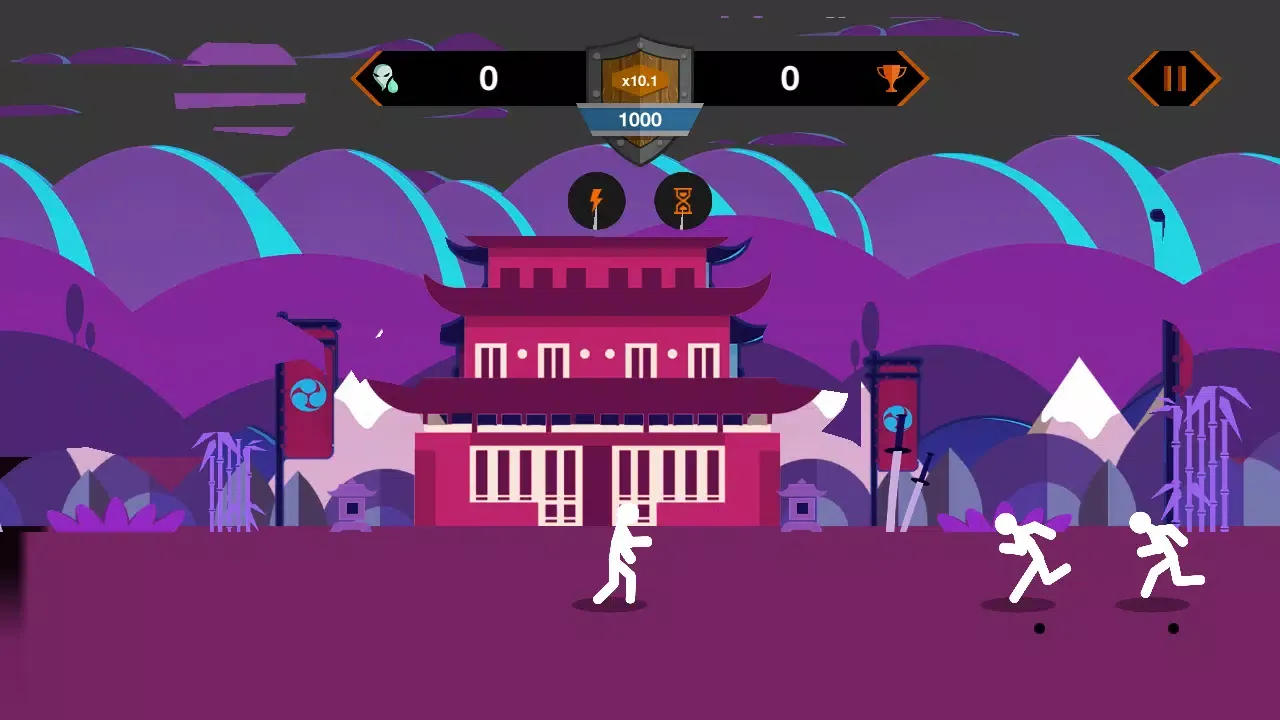Select the trophy counter showing 0
The height and width of the screenshot is (720, 1280).
click(791, 79)
